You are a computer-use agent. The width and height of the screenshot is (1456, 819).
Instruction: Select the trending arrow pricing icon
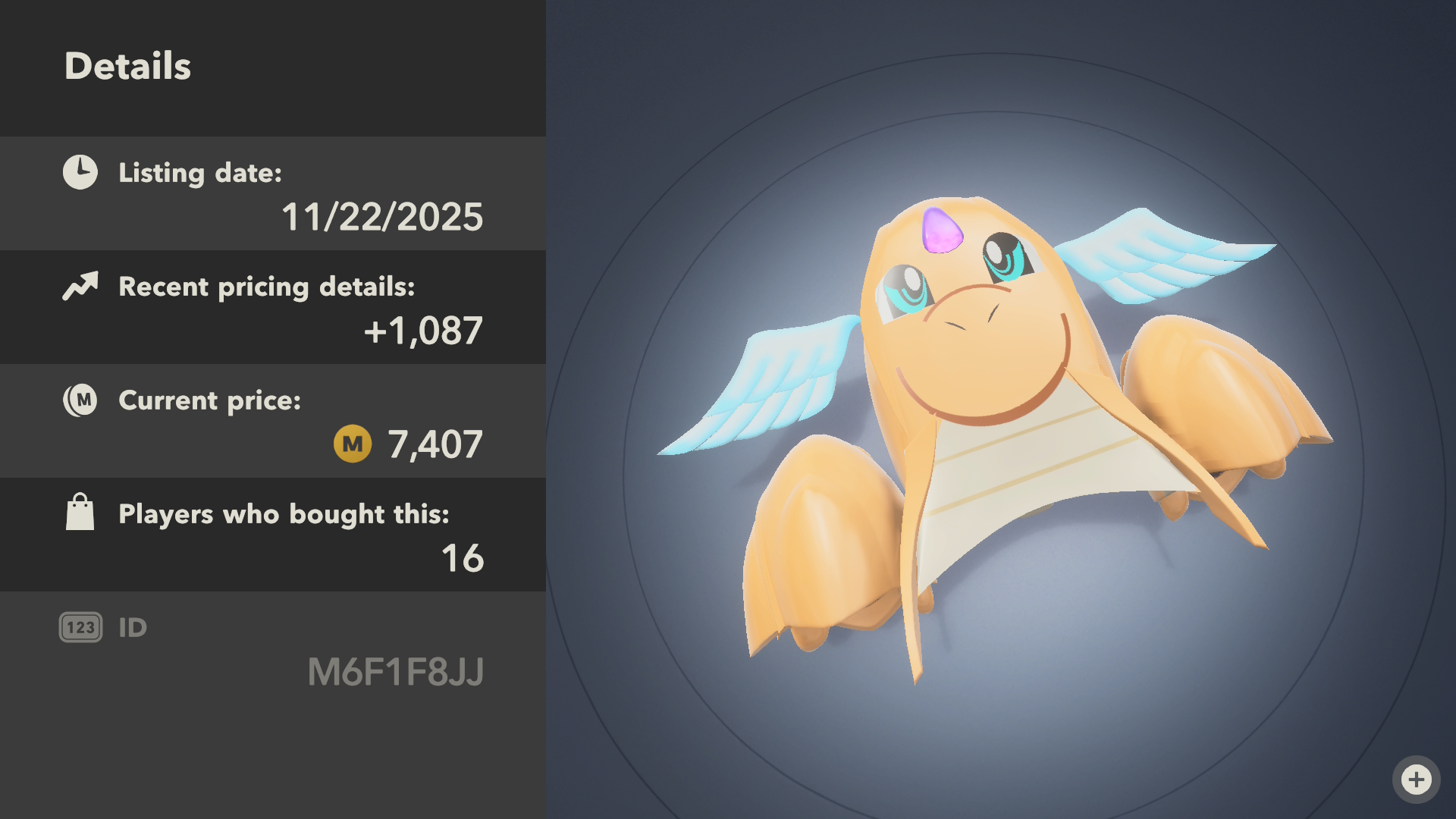pyautogui.click(x=80, y=287)
